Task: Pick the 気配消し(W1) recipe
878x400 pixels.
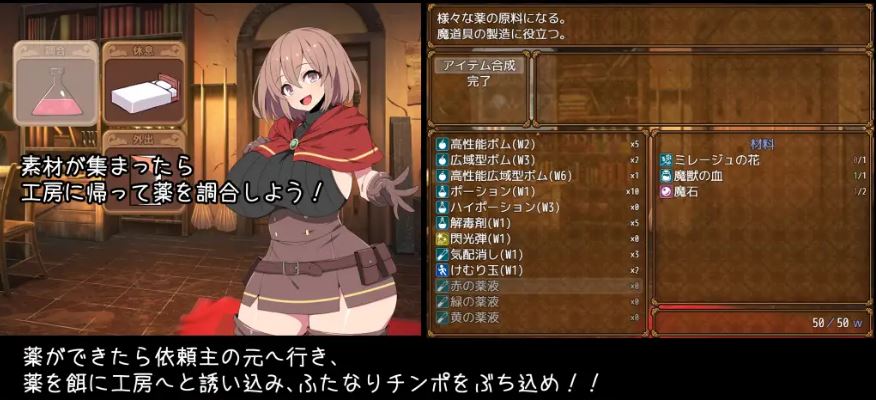Action: pyautogui.click(x=537, y=254)
